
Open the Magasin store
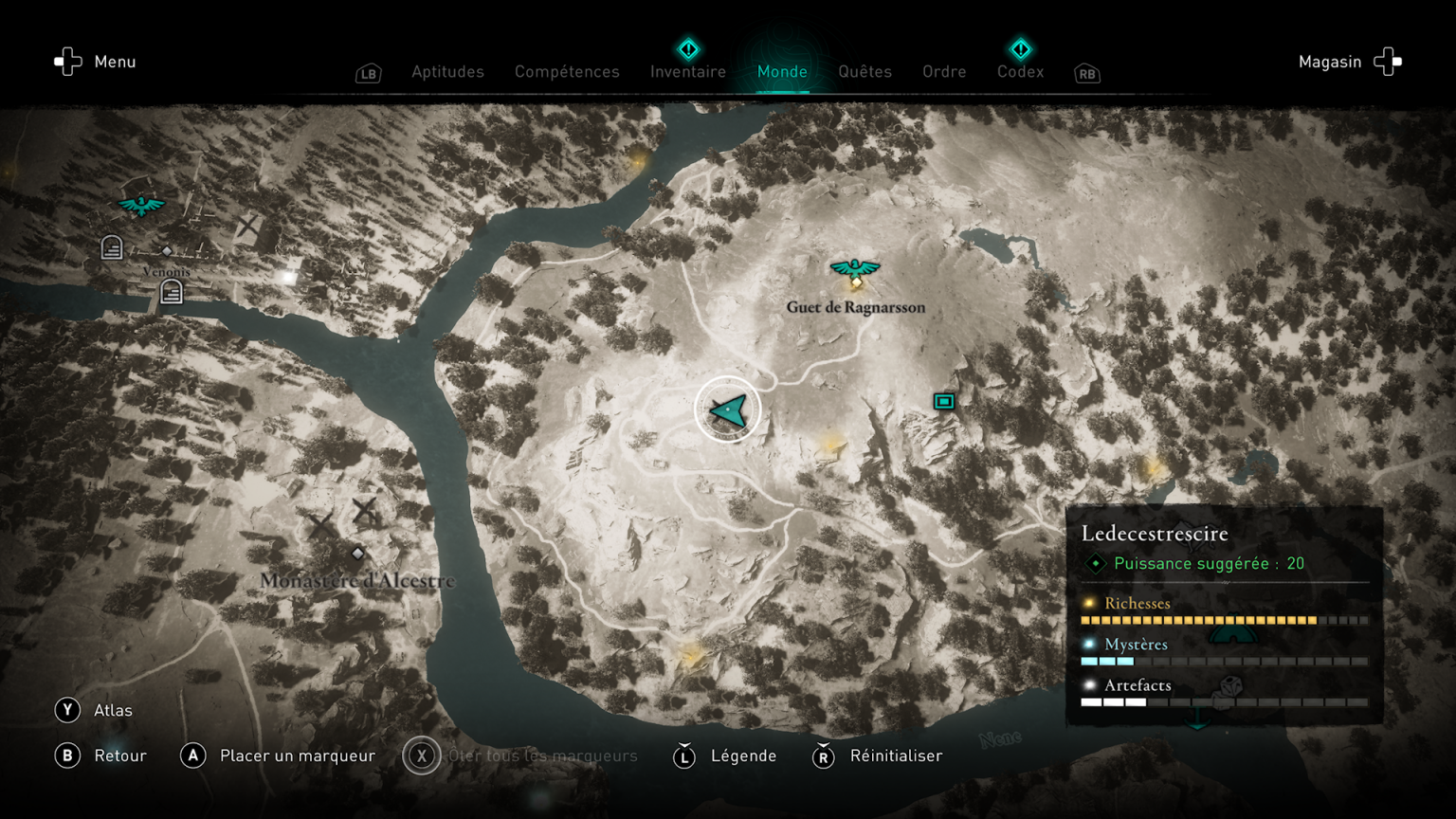pos(1349,62)
